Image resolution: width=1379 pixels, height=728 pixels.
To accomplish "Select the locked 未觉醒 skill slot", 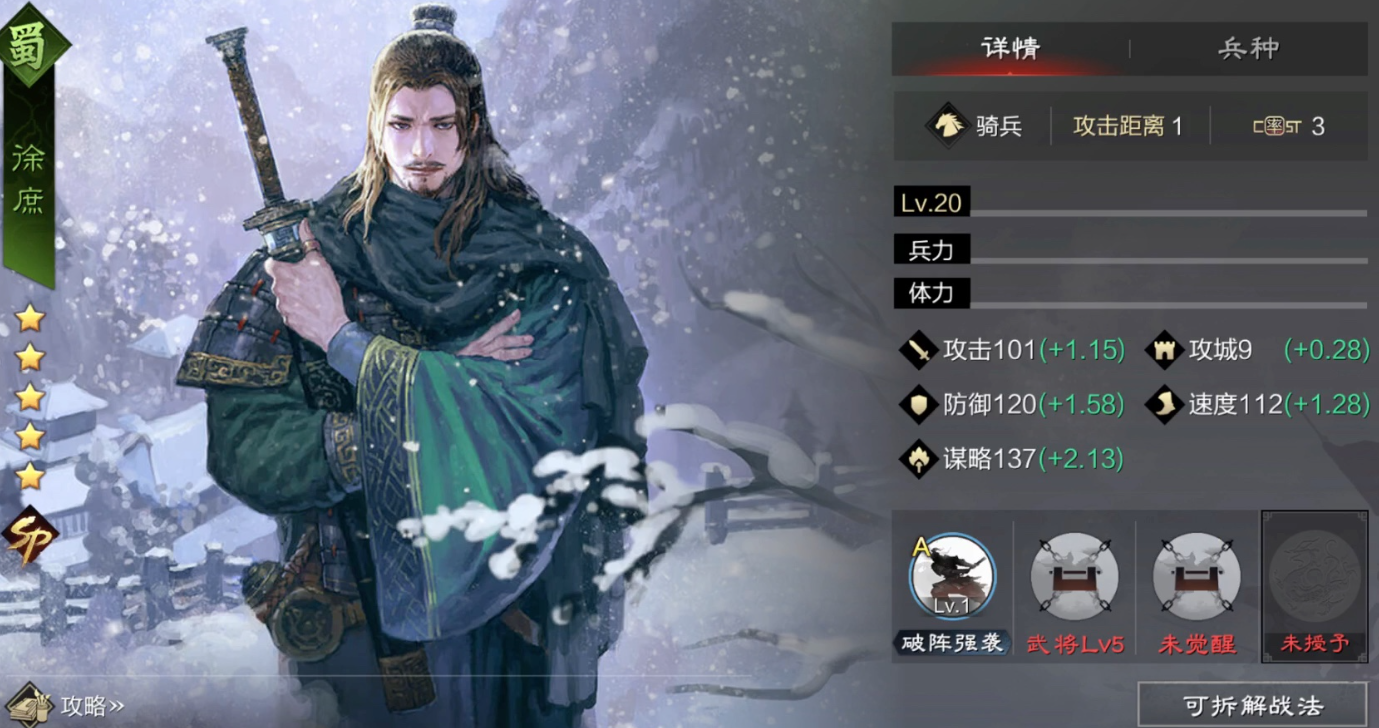I will (x=1196, y=577).
